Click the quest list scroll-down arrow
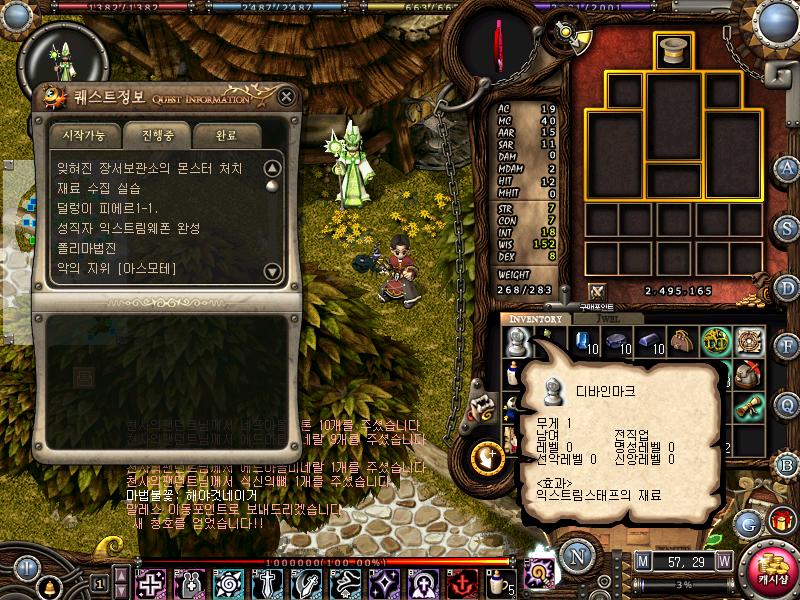 click(272, 271)
